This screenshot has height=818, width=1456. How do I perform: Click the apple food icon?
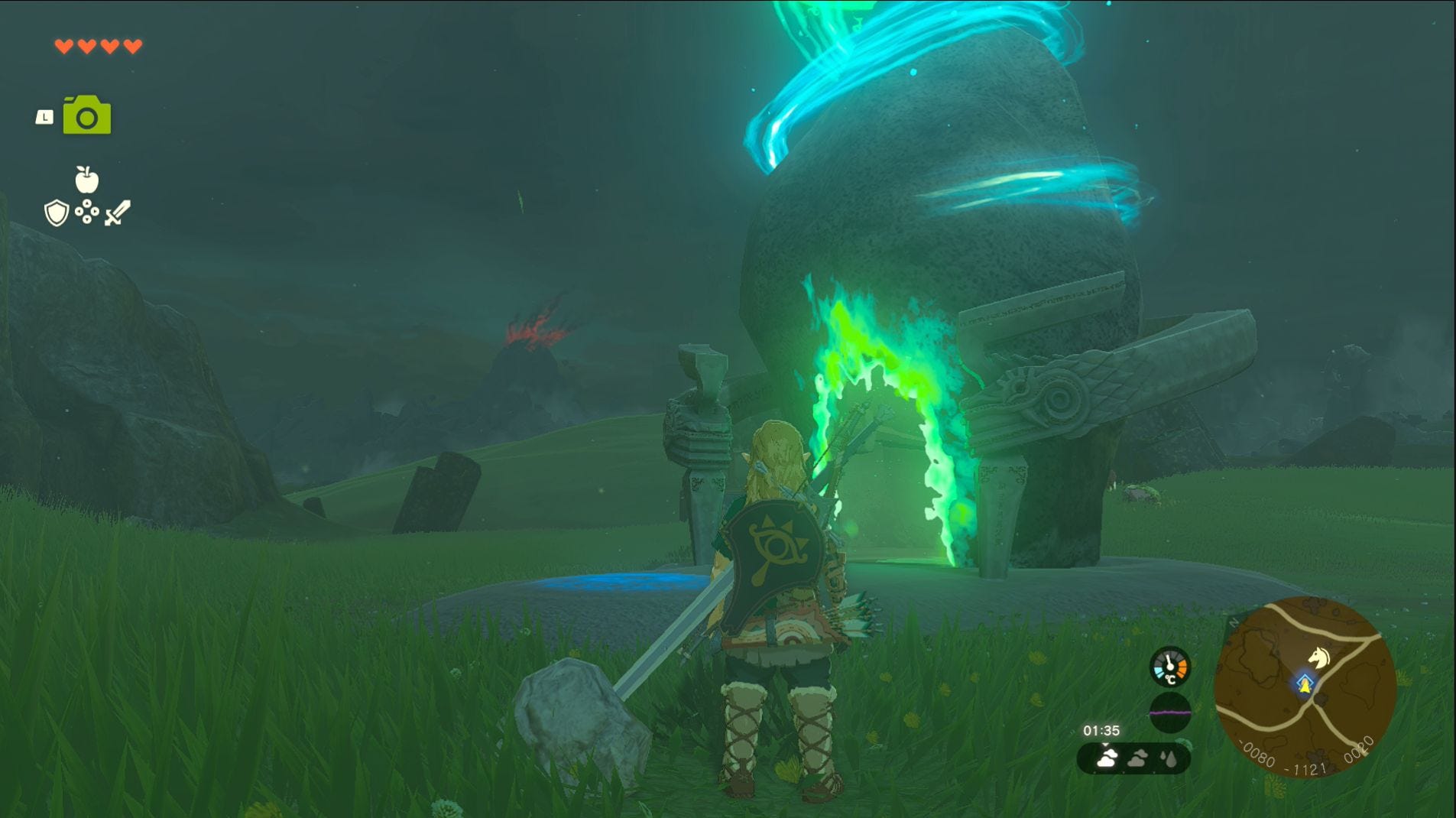coord(86,178)
